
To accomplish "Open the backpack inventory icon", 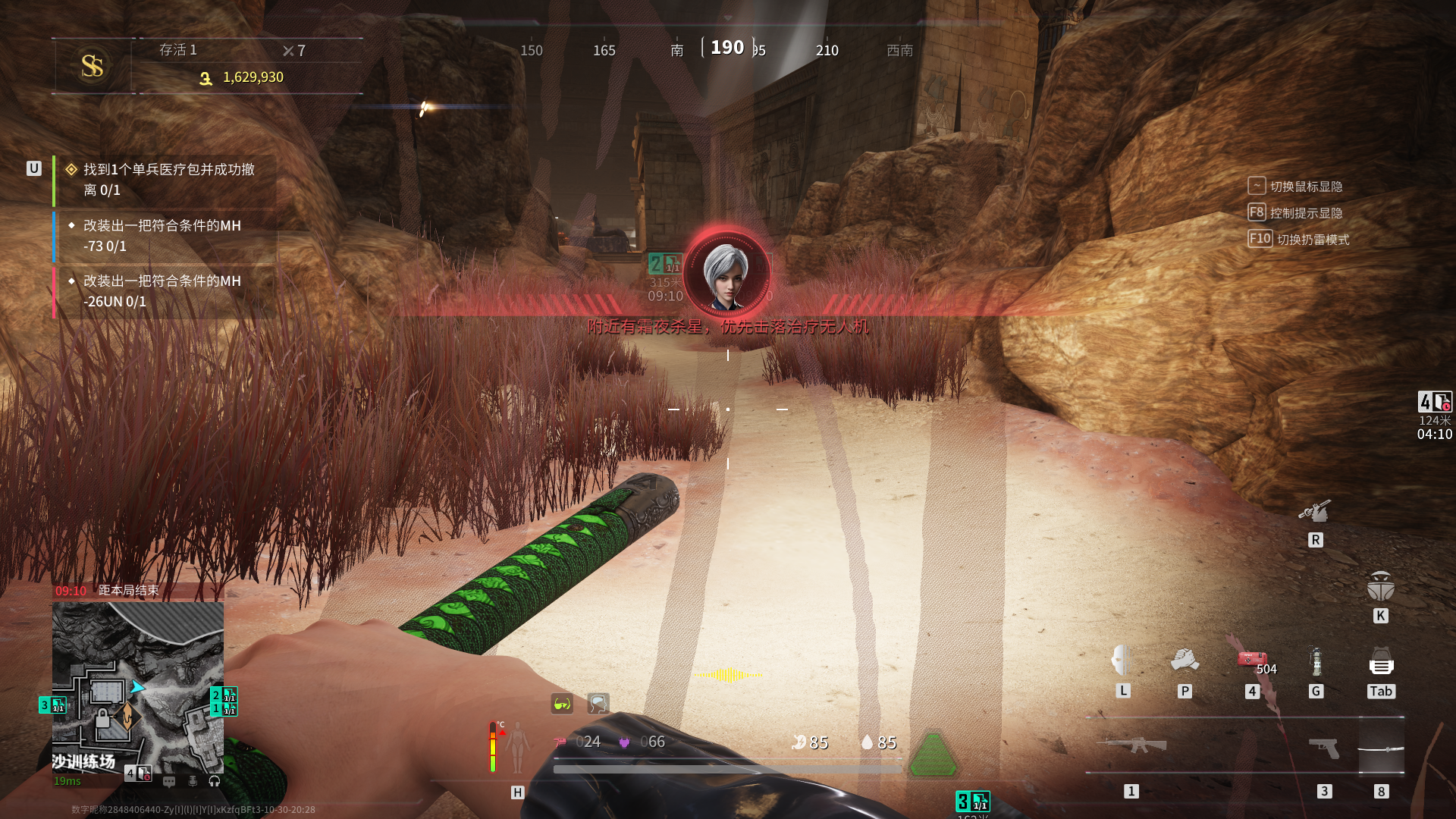I will [1381, 662].
